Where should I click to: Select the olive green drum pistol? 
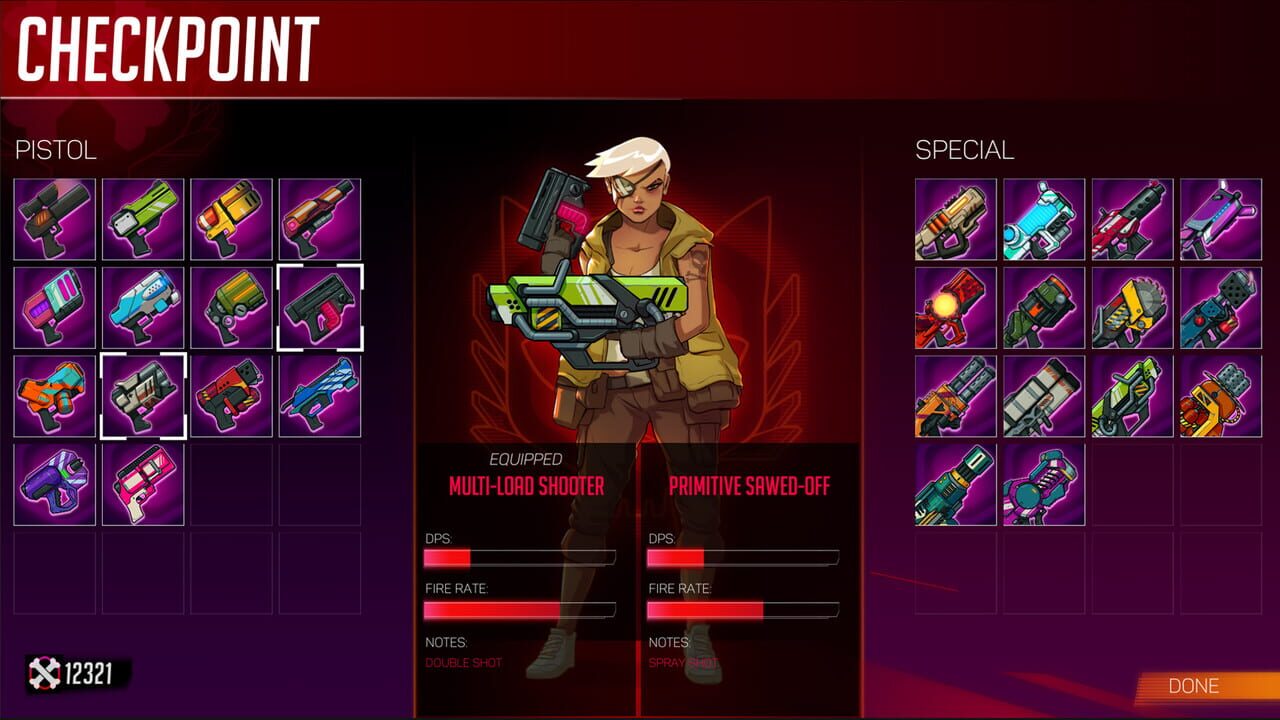pyautogui.click(x=231, y=308)
